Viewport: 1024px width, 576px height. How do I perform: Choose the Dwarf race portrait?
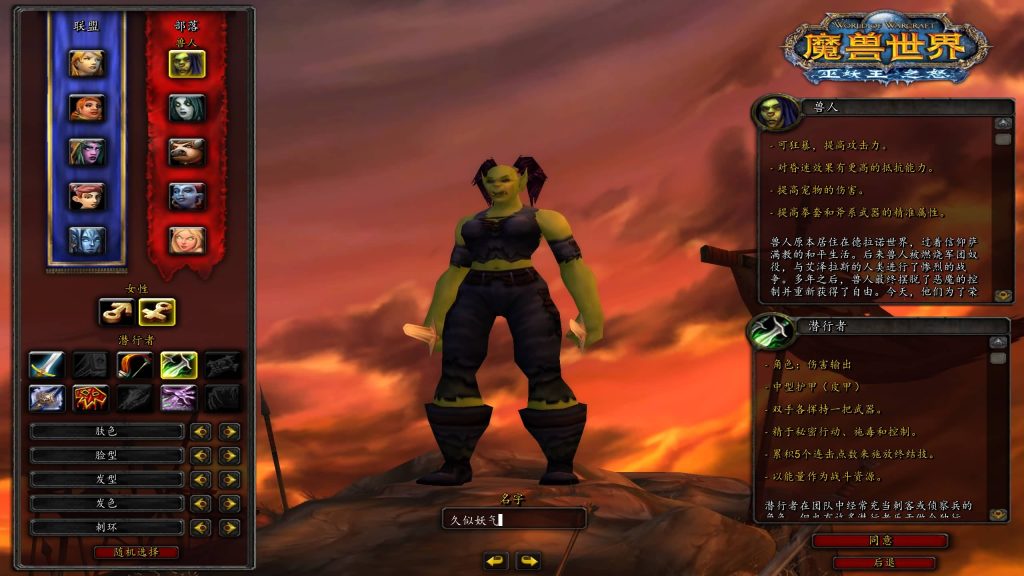pos(86,108)
